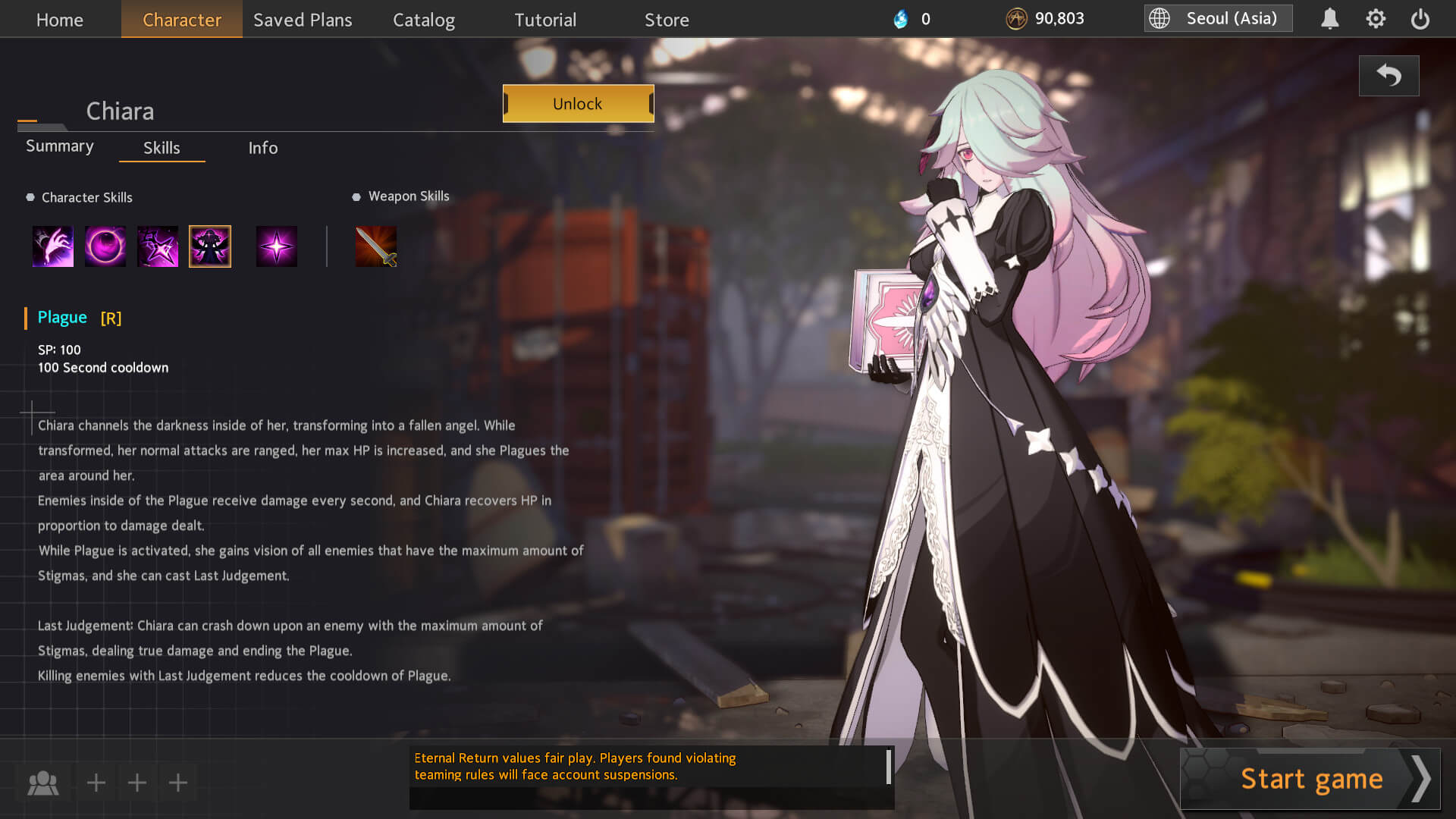
Task: Unlock the character Chiara
Action: pyautogui.click(x=578, y=104)
